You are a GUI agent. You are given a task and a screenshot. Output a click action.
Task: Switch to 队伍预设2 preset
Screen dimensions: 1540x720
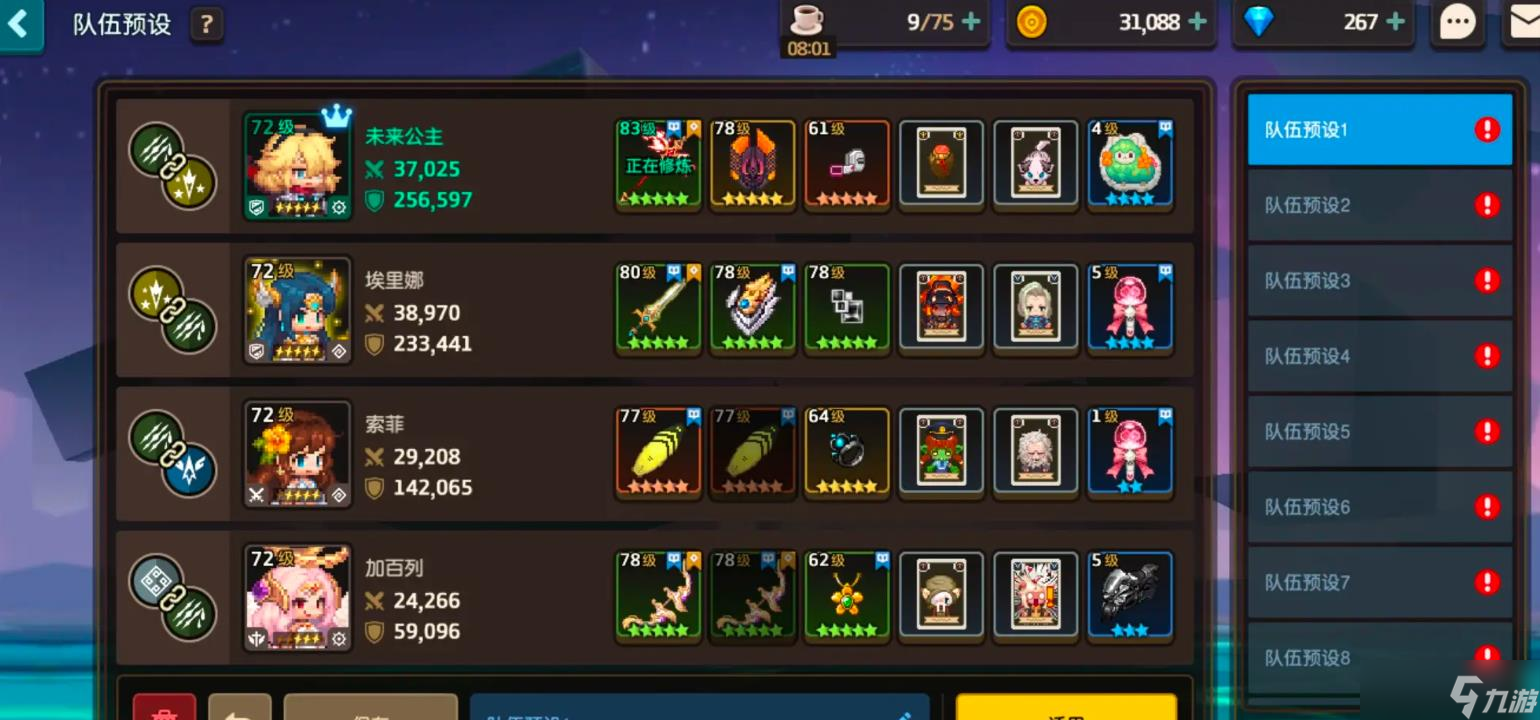1378,205
